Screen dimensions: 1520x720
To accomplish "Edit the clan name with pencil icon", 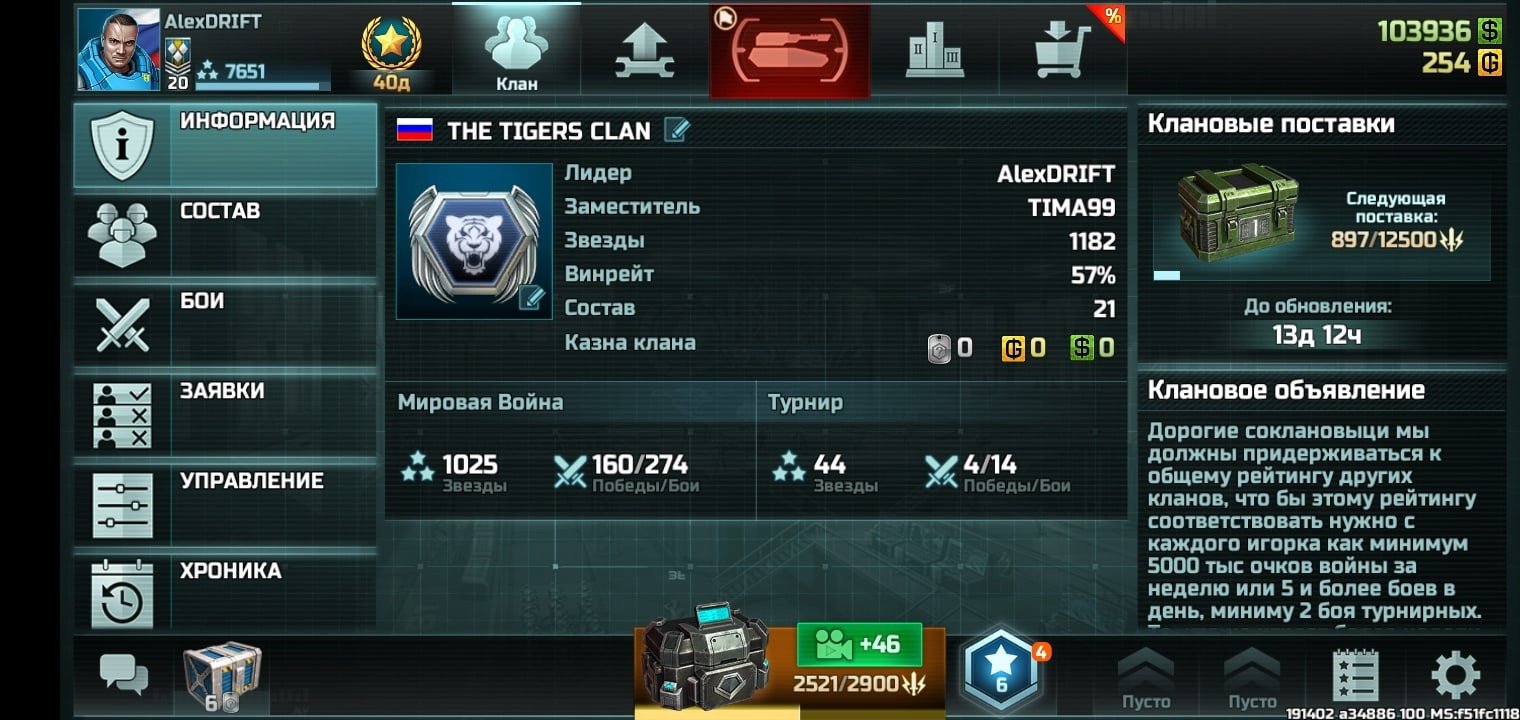I will click(x=677, y=130).
